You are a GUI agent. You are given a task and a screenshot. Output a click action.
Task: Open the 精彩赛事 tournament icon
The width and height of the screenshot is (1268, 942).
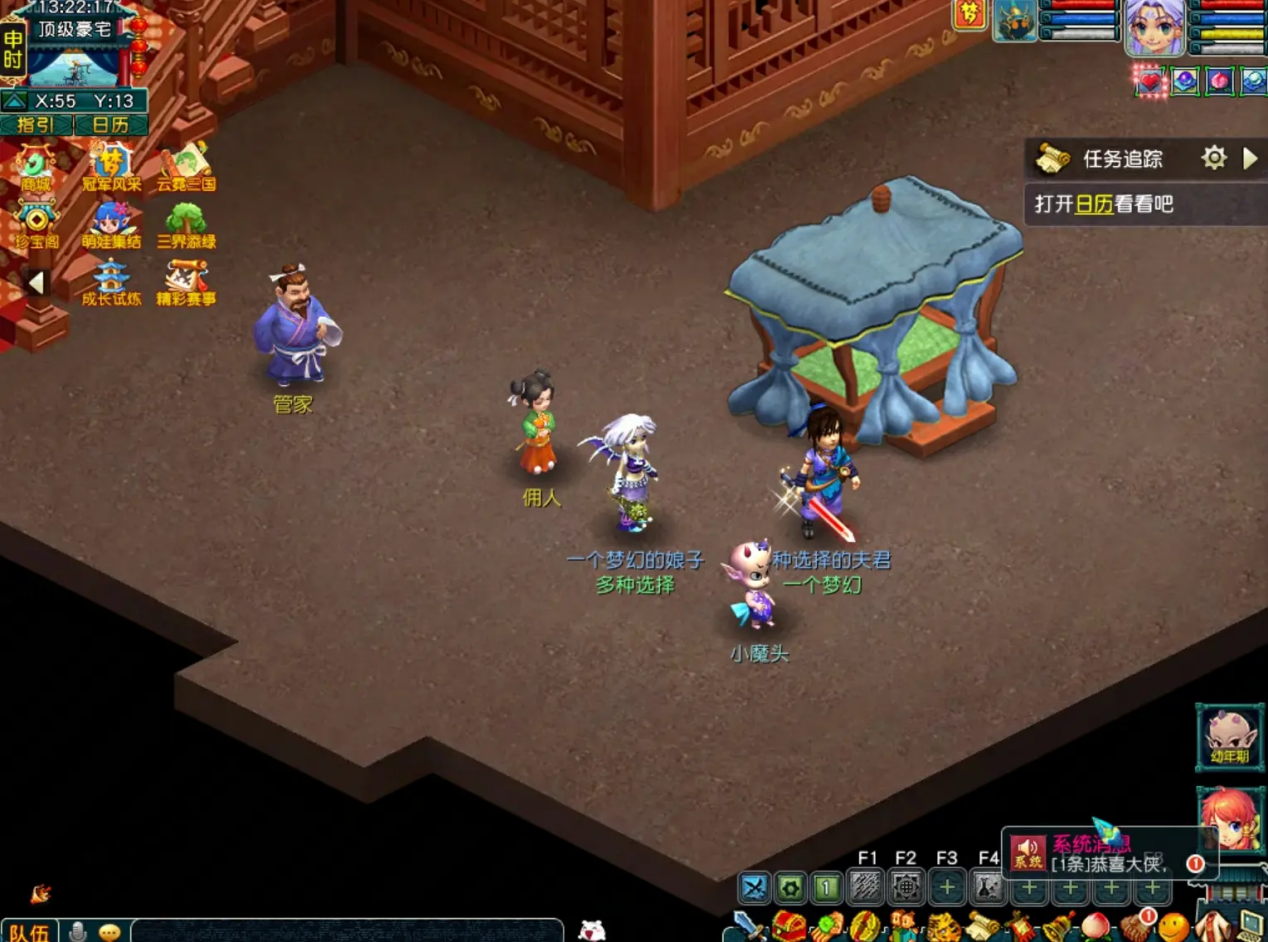click(186, 282)
